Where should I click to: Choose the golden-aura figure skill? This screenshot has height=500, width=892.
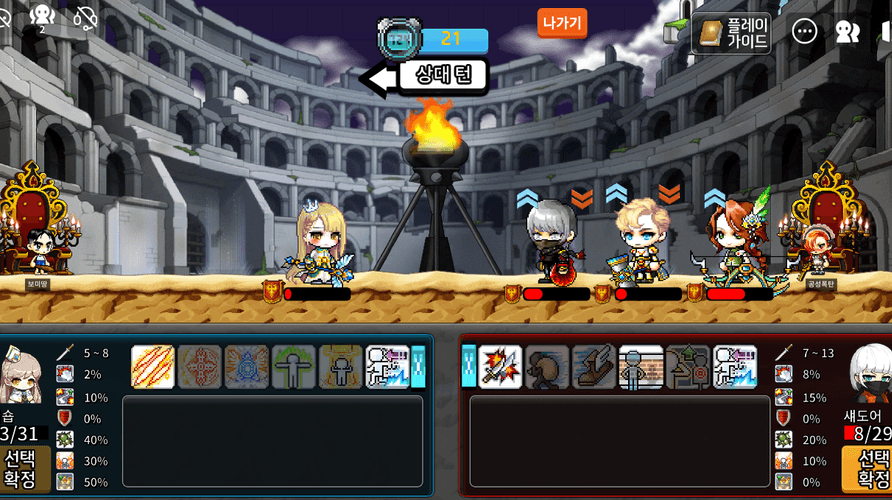[340, 367]
